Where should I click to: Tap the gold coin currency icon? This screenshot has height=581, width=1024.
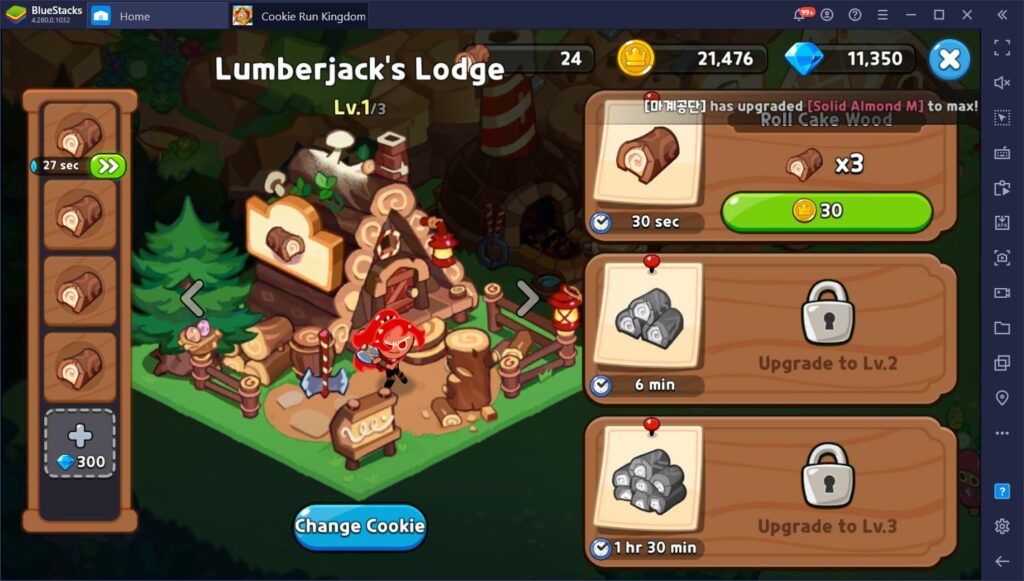(635, 59)
